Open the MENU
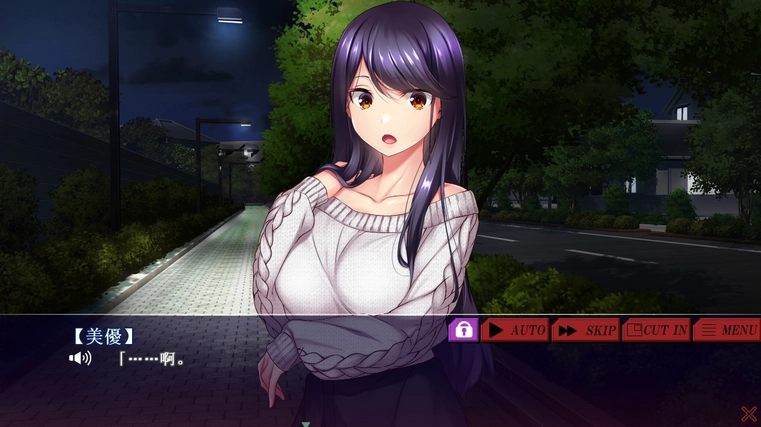This screenshot has width=761, height=427. point(727,330)
